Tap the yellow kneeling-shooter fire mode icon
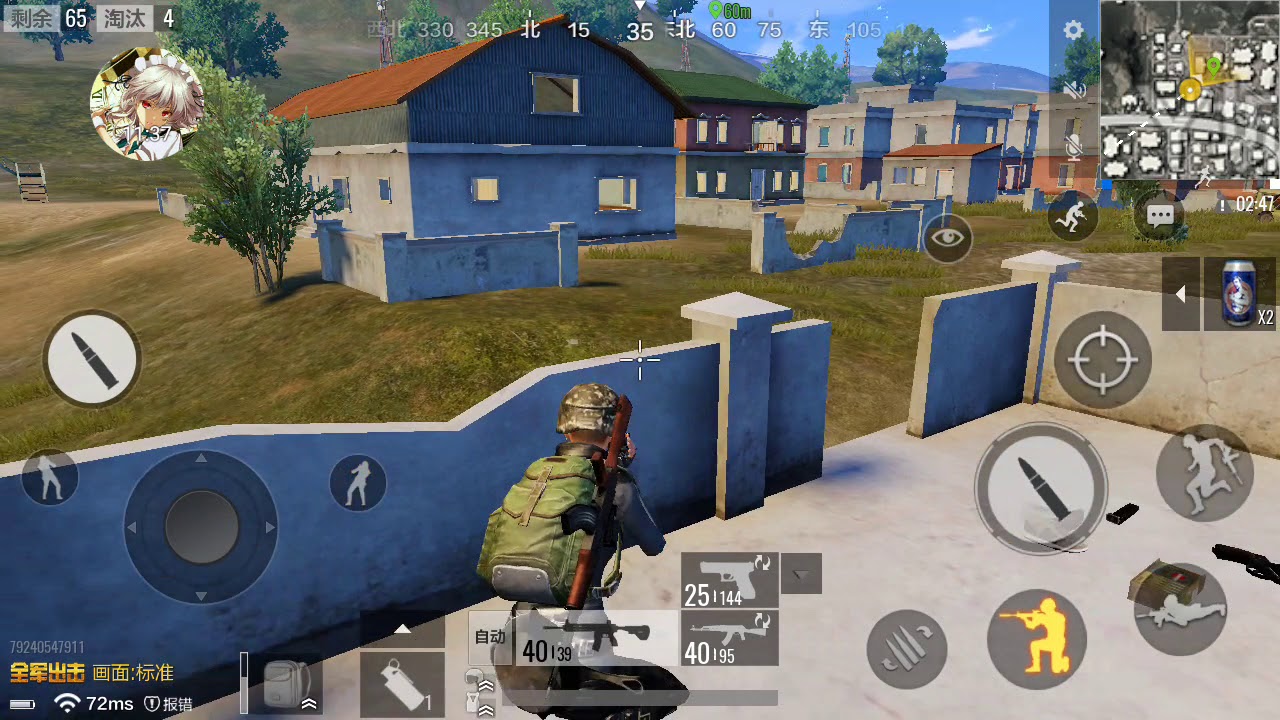The height and width of the screenshot is (720, 1280). pyautogui.click(x=1037, y=641)
